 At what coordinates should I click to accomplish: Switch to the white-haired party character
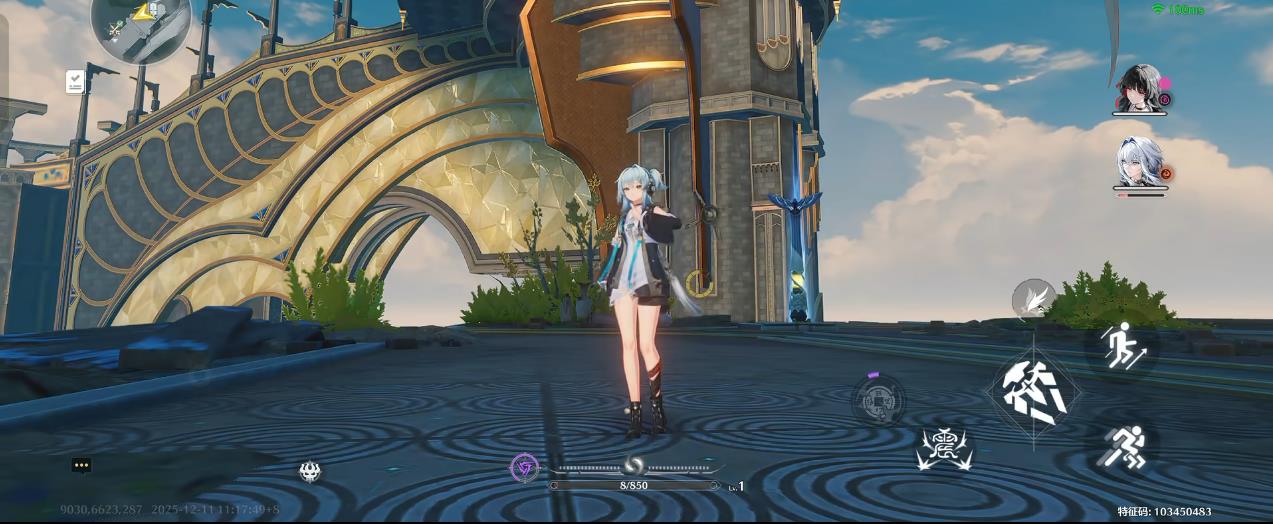[1139, 162]
